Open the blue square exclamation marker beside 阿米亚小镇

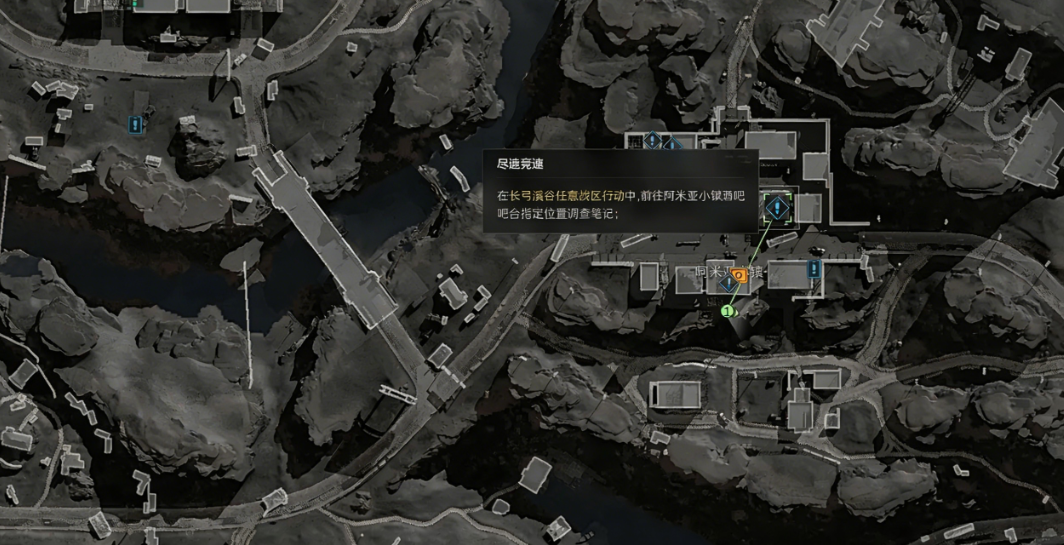coord(815,269)
